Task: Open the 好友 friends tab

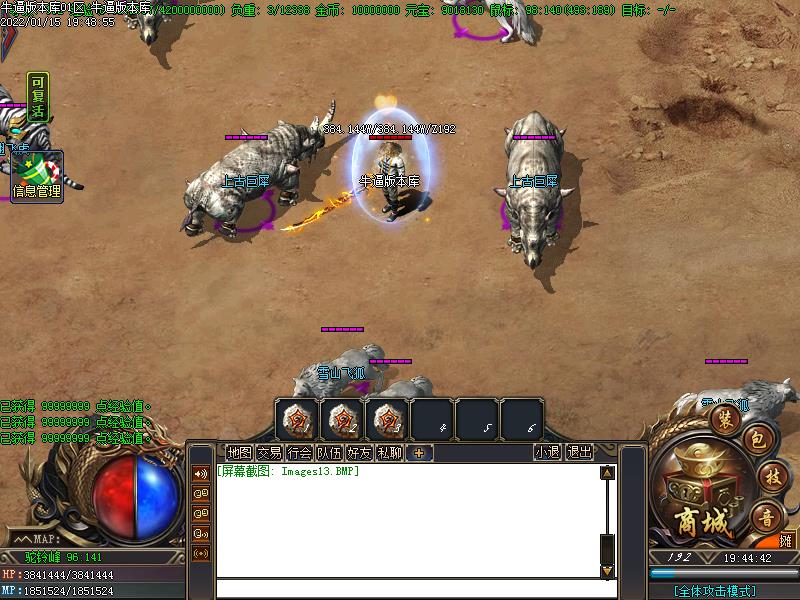Action: click(x=359, y=452)
